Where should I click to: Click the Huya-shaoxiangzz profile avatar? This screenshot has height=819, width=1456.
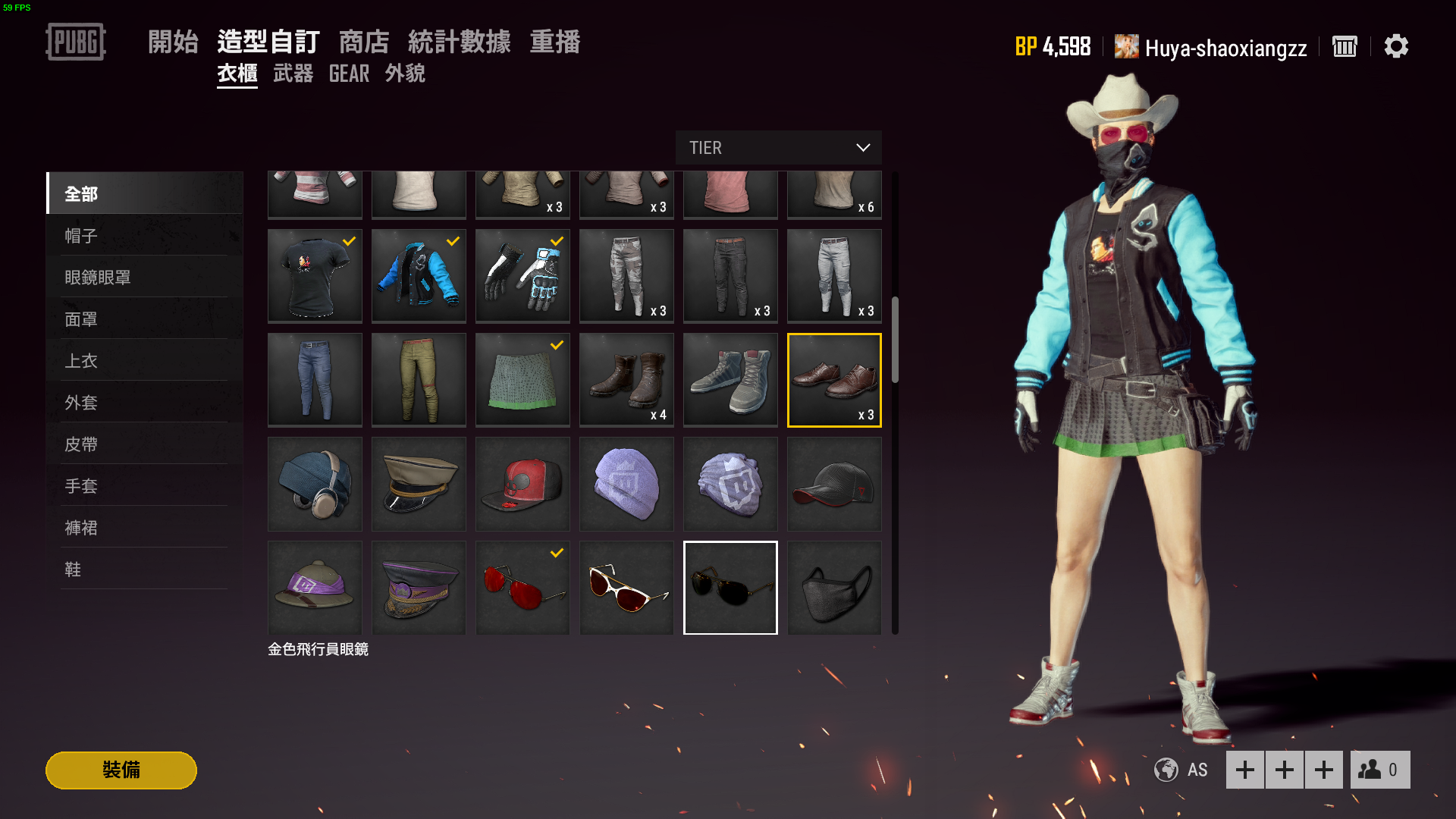[1125, 46]
